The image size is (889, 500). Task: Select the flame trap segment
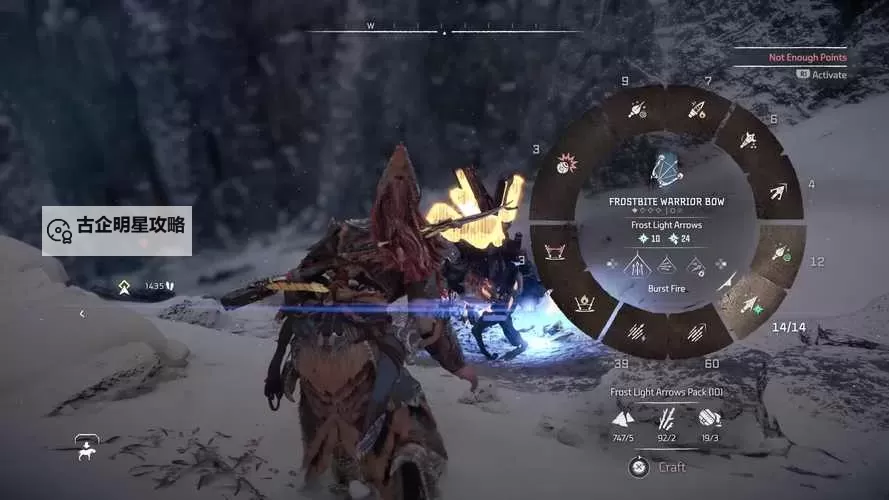[585, 302]
